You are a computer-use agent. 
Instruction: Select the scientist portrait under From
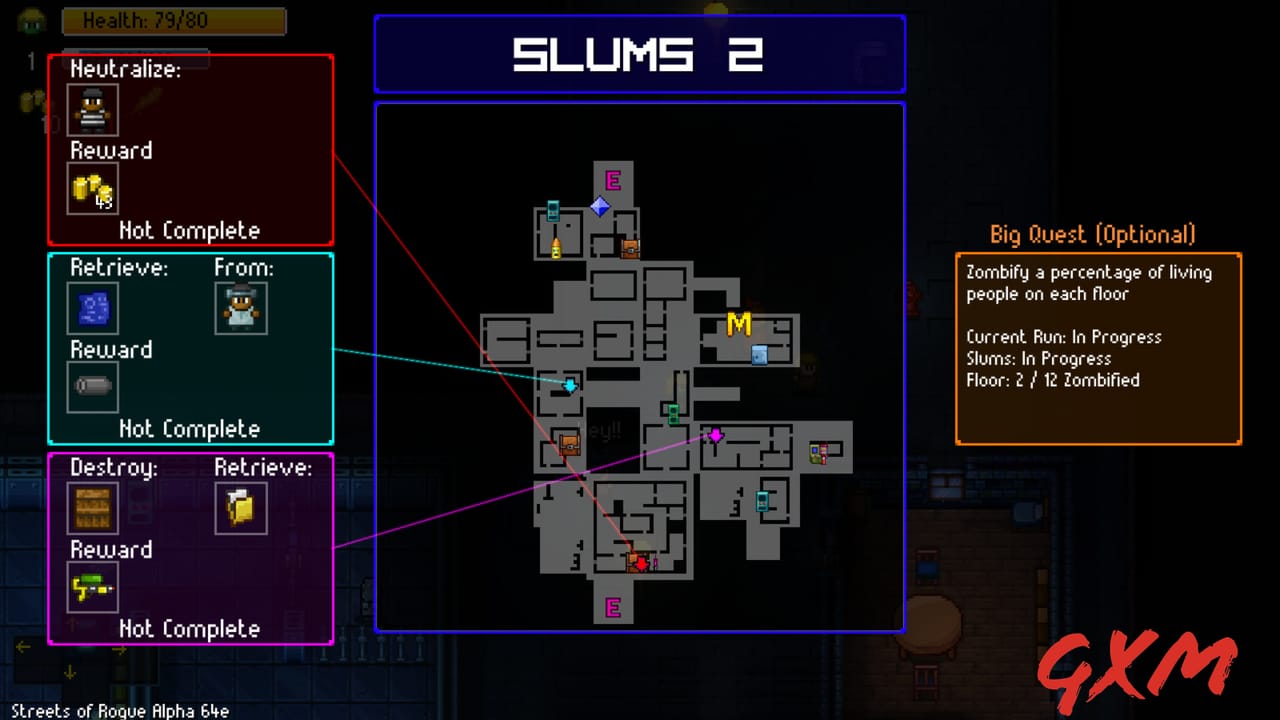coord(241,308)
